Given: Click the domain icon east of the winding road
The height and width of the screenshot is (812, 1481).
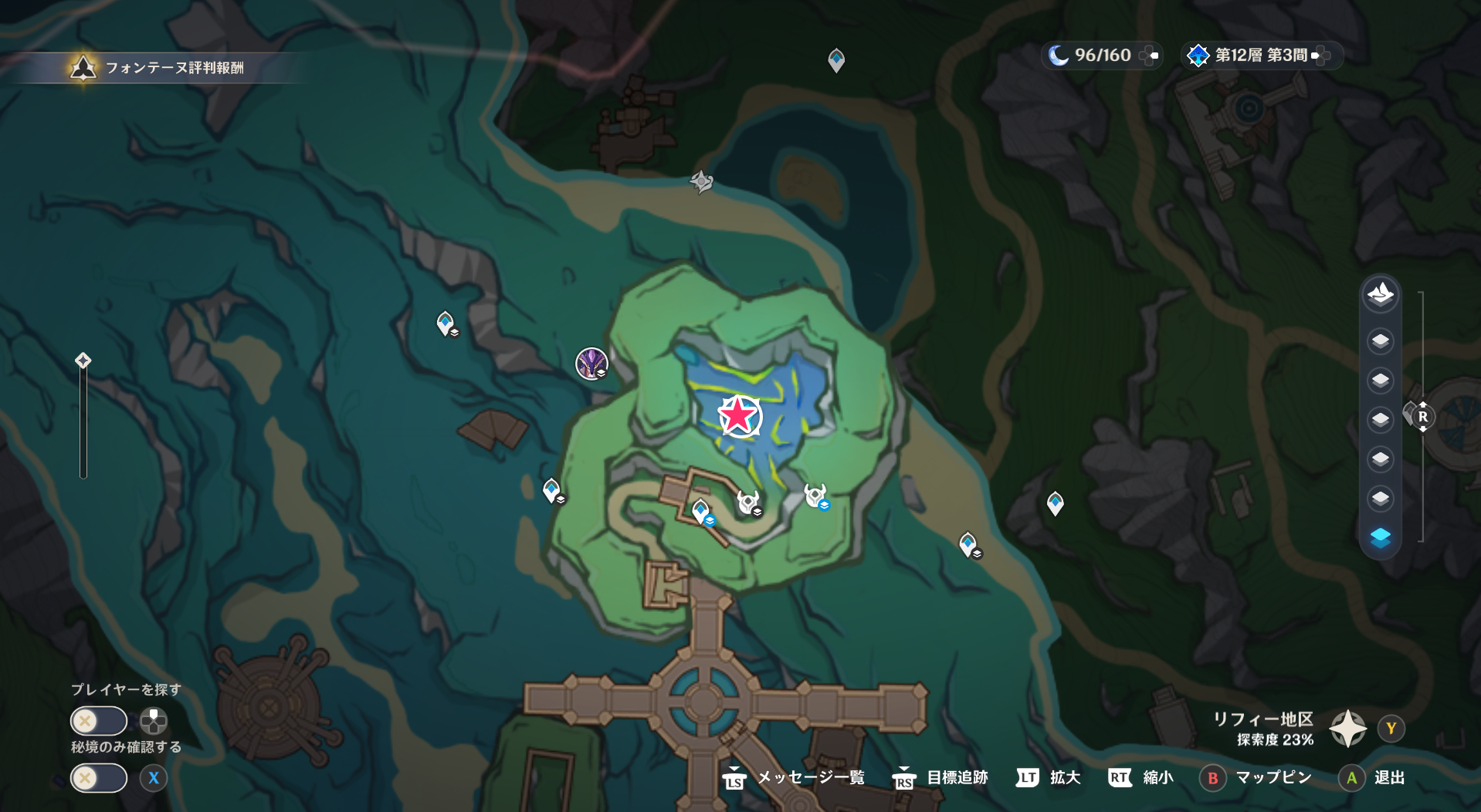Looking at the screenshot, I should (816, 496).
